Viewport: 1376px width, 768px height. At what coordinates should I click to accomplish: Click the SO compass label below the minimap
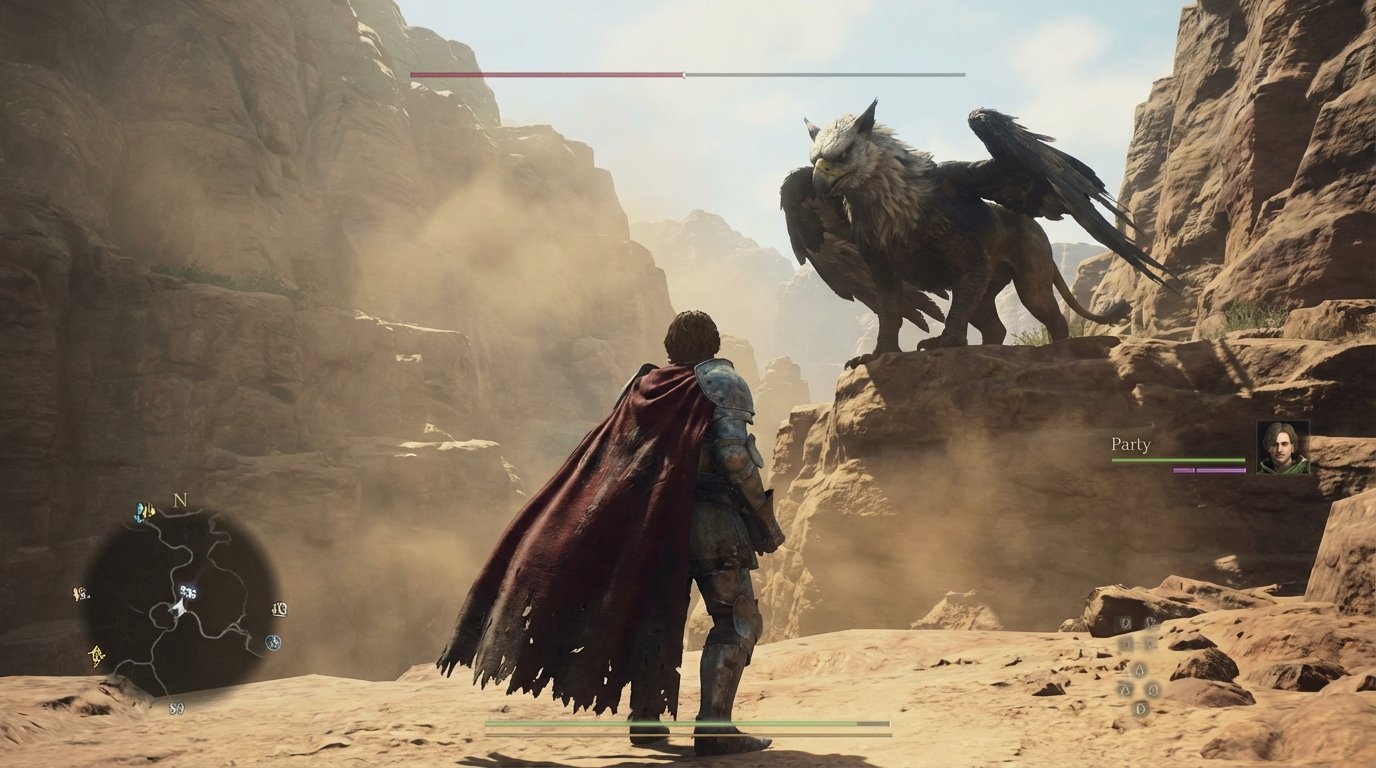(x=175, y=707)
